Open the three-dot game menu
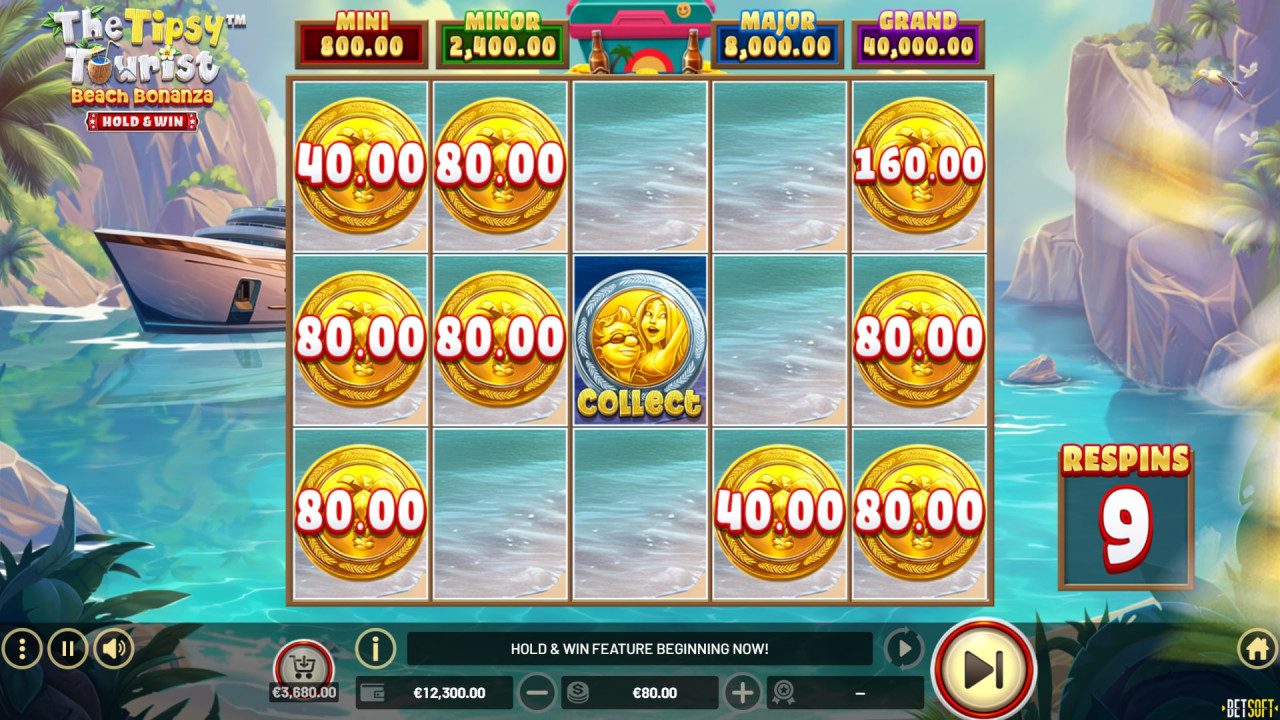1280x720 pixels. [22, 647]
